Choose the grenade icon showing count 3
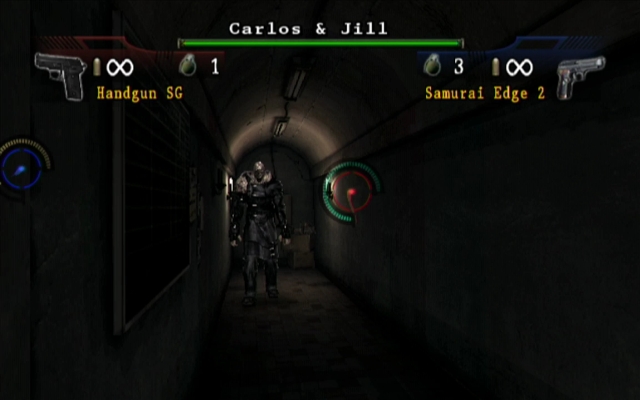640x400 pixels. point(432,66)
